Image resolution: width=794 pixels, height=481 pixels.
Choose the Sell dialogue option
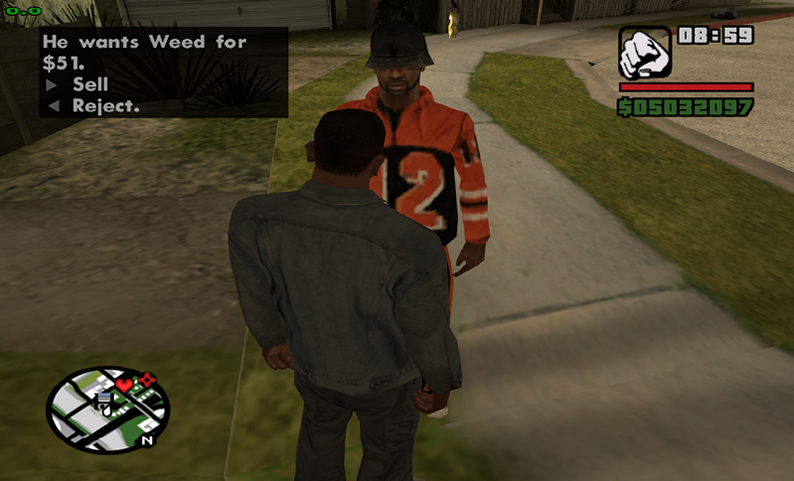tap(89, 85)
